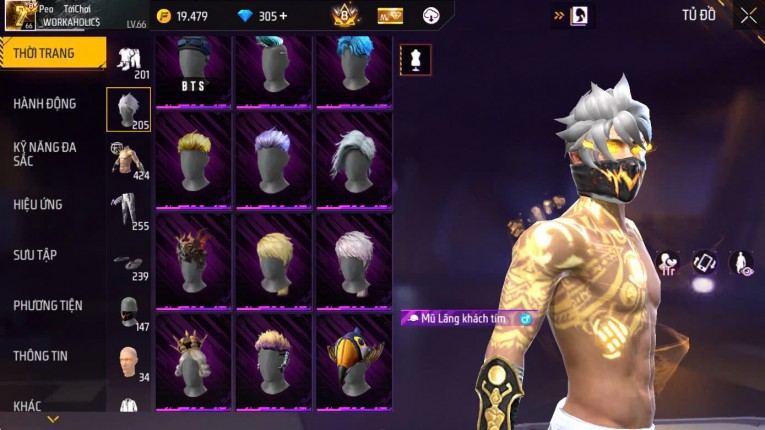Screen dimensions: 765x430
Task: Open the shirt subcategory with 424 items
Action: coord(128,160)
